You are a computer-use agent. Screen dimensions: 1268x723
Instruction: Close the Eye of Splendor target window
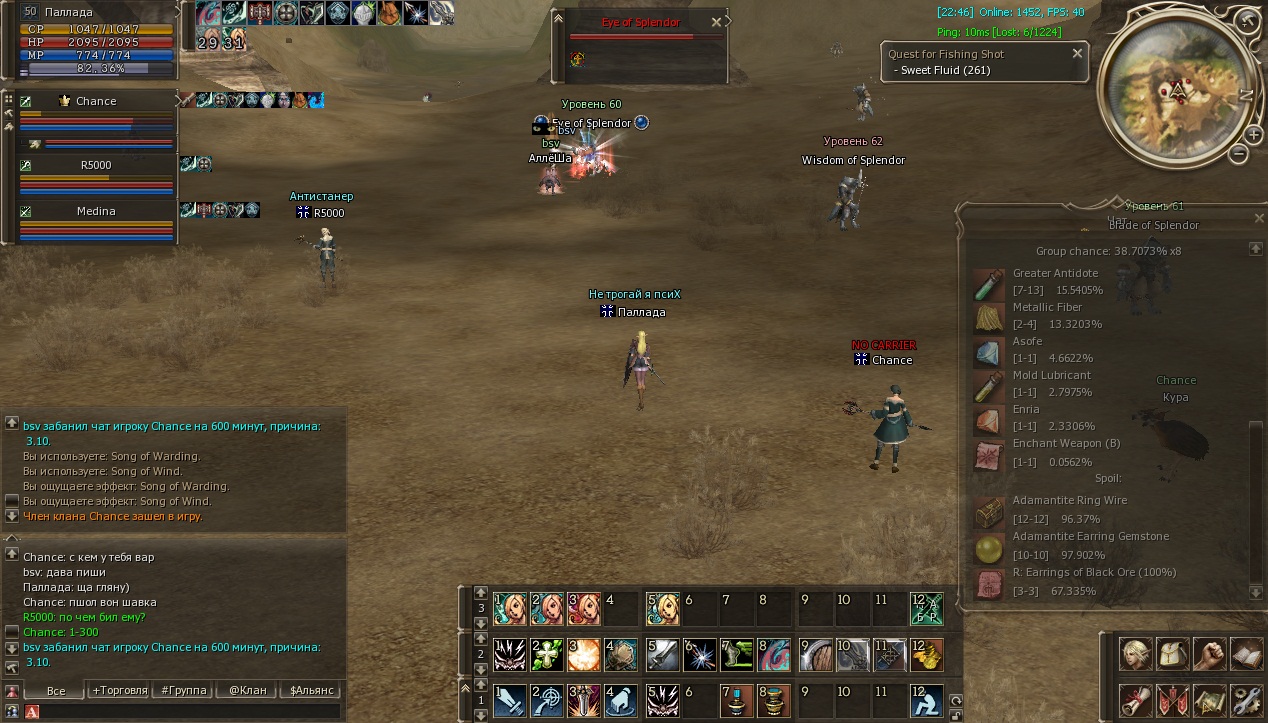pyautogui.click(x=716, y=22)
